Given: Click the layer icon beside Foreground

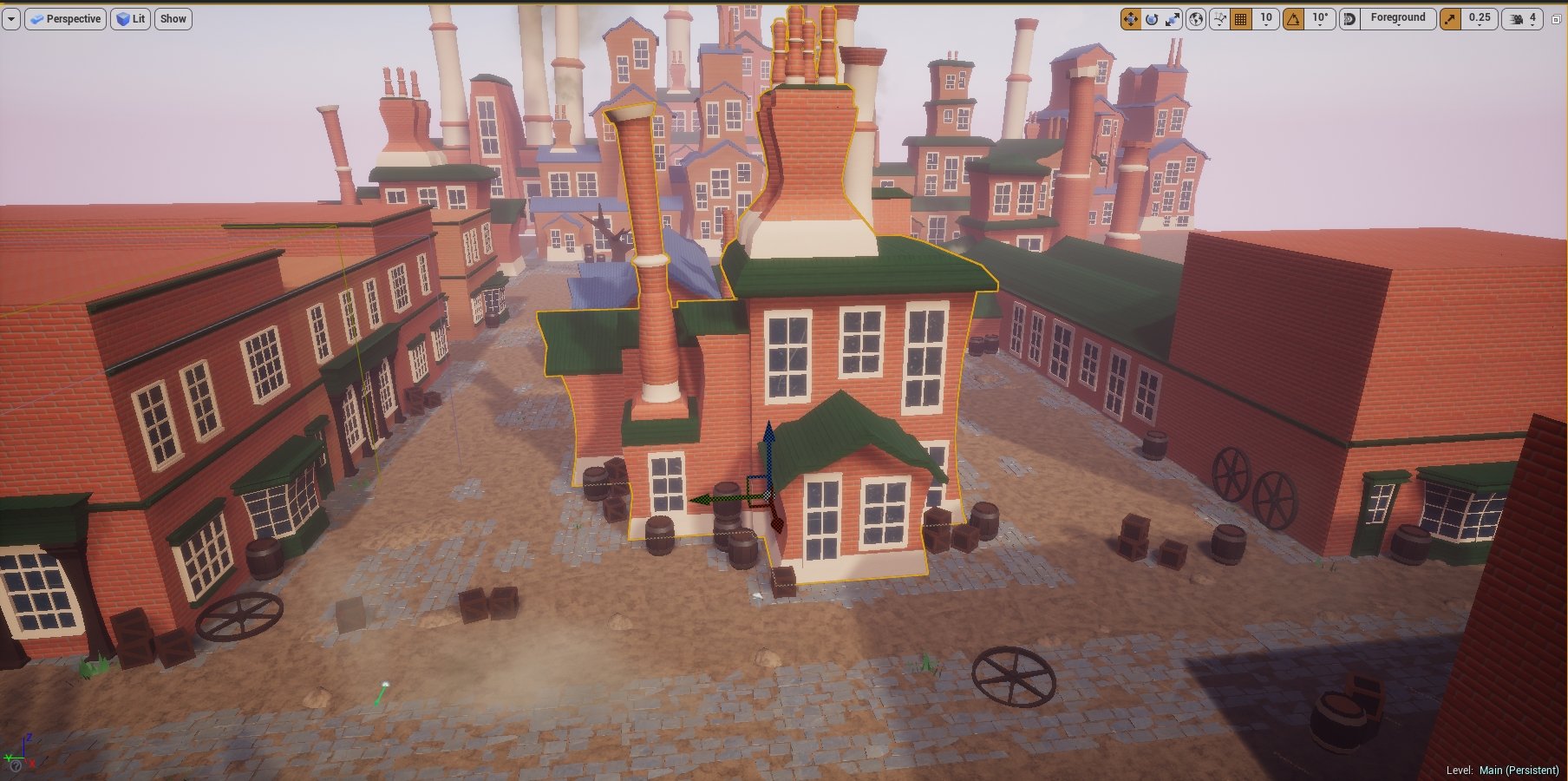Looking at the screenshot, I should [1349, 19].
